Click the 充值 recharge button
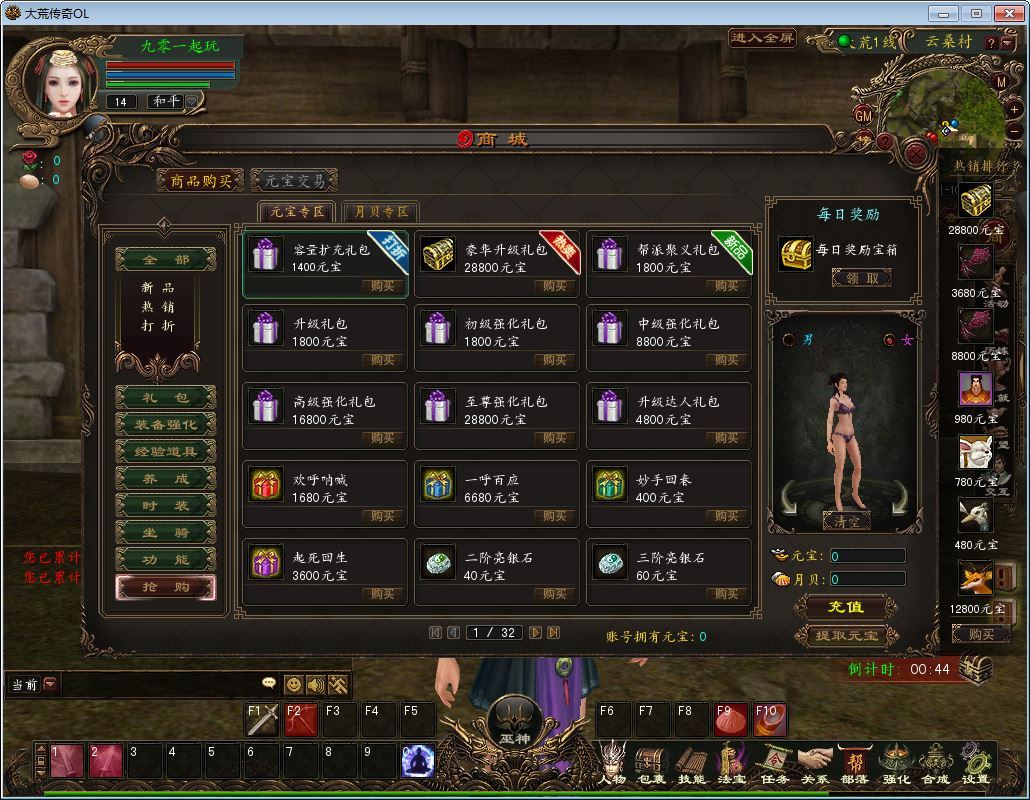1030x800 pixels. tap(846, 607)
